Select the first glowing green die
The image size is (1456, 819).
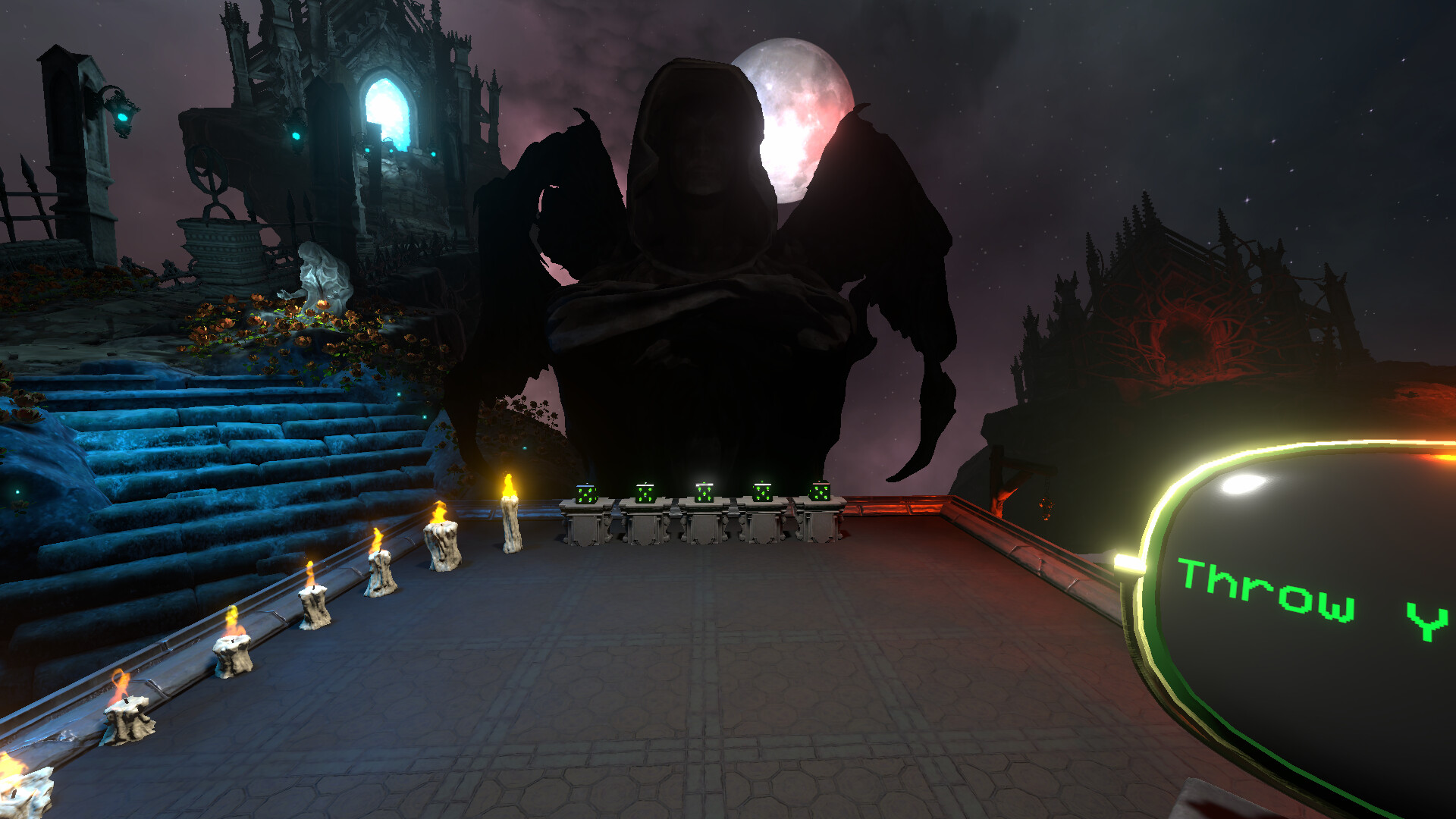point(585,495)
